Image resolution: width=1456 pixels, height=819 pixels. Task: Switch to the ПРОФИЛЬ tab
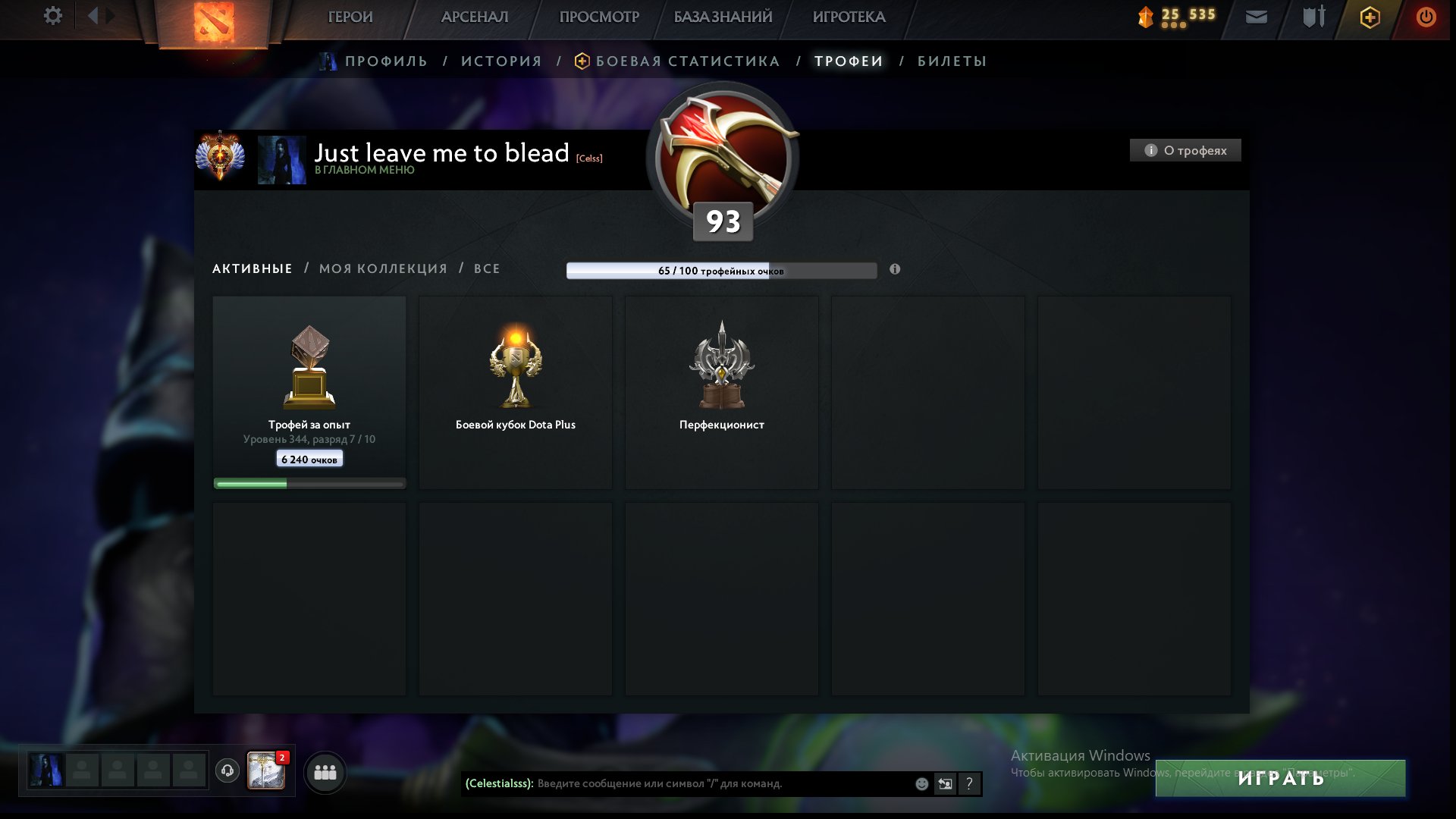point(386,61)
